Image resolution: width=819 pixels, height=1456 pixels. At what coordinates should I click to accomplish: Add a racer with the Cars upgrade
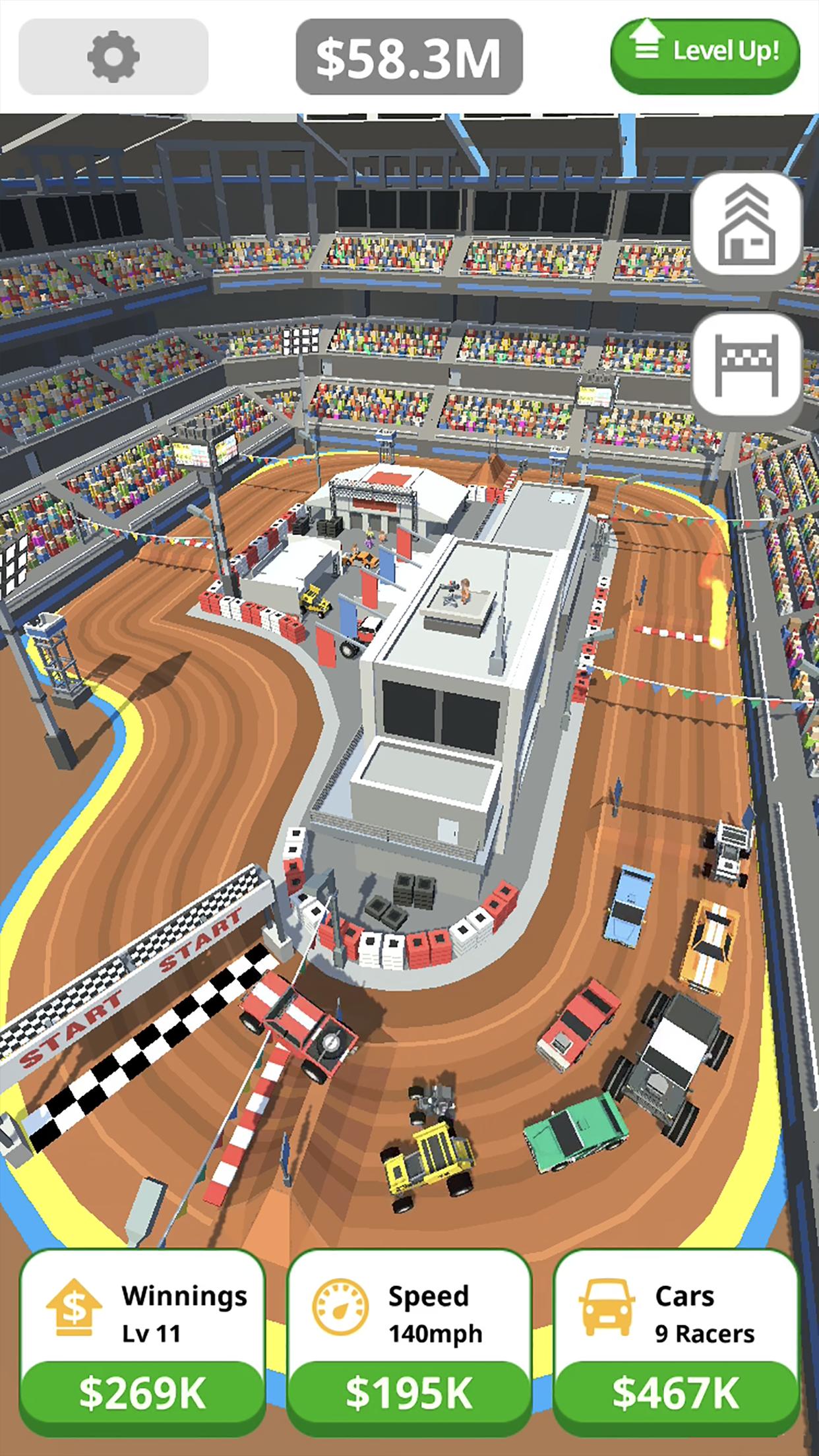(x=675, y=1391)
